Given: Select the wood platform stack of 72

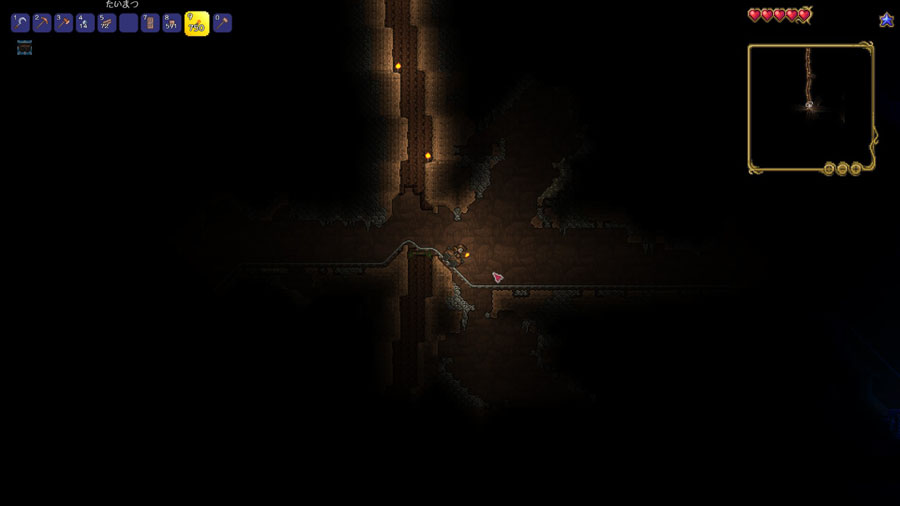Looking at the screenshot, I should (107, 23).
